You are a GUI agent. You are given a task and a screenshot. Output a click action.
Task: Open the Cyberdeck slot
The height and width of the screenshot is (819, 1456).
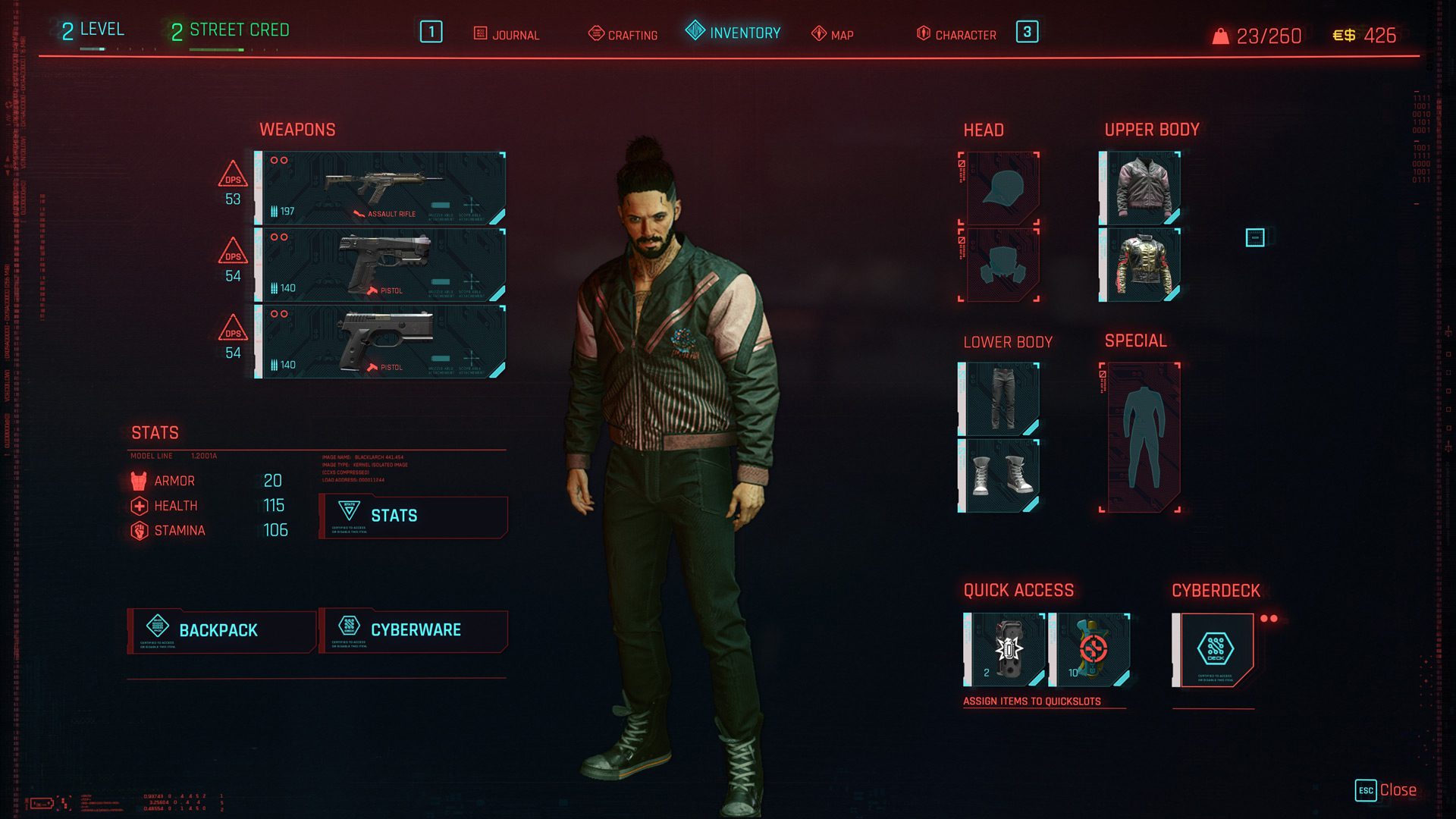(1213, 650)
